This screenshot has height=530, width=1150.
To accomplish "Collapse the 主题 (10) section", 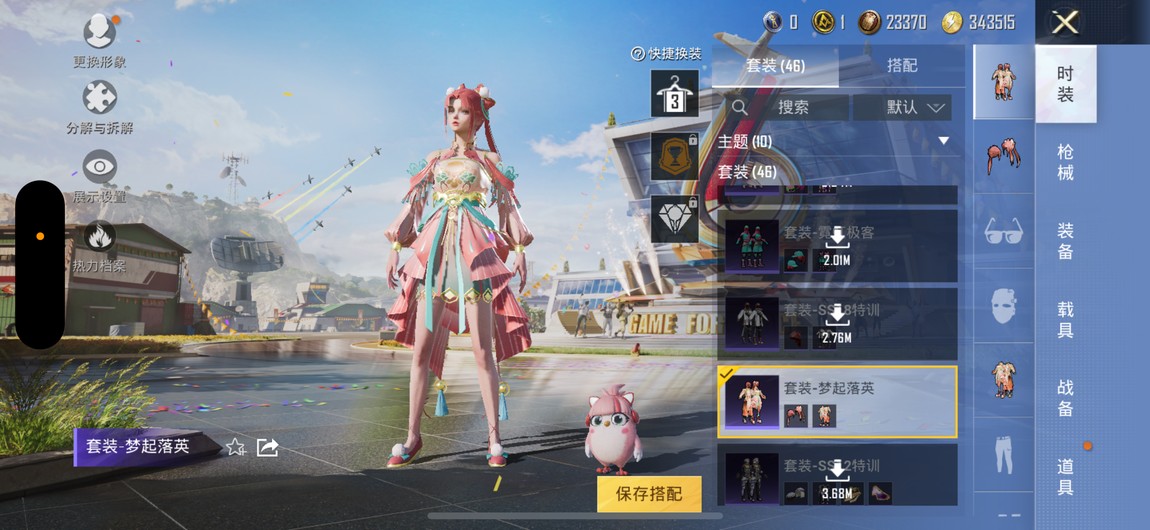I will 942,141.
